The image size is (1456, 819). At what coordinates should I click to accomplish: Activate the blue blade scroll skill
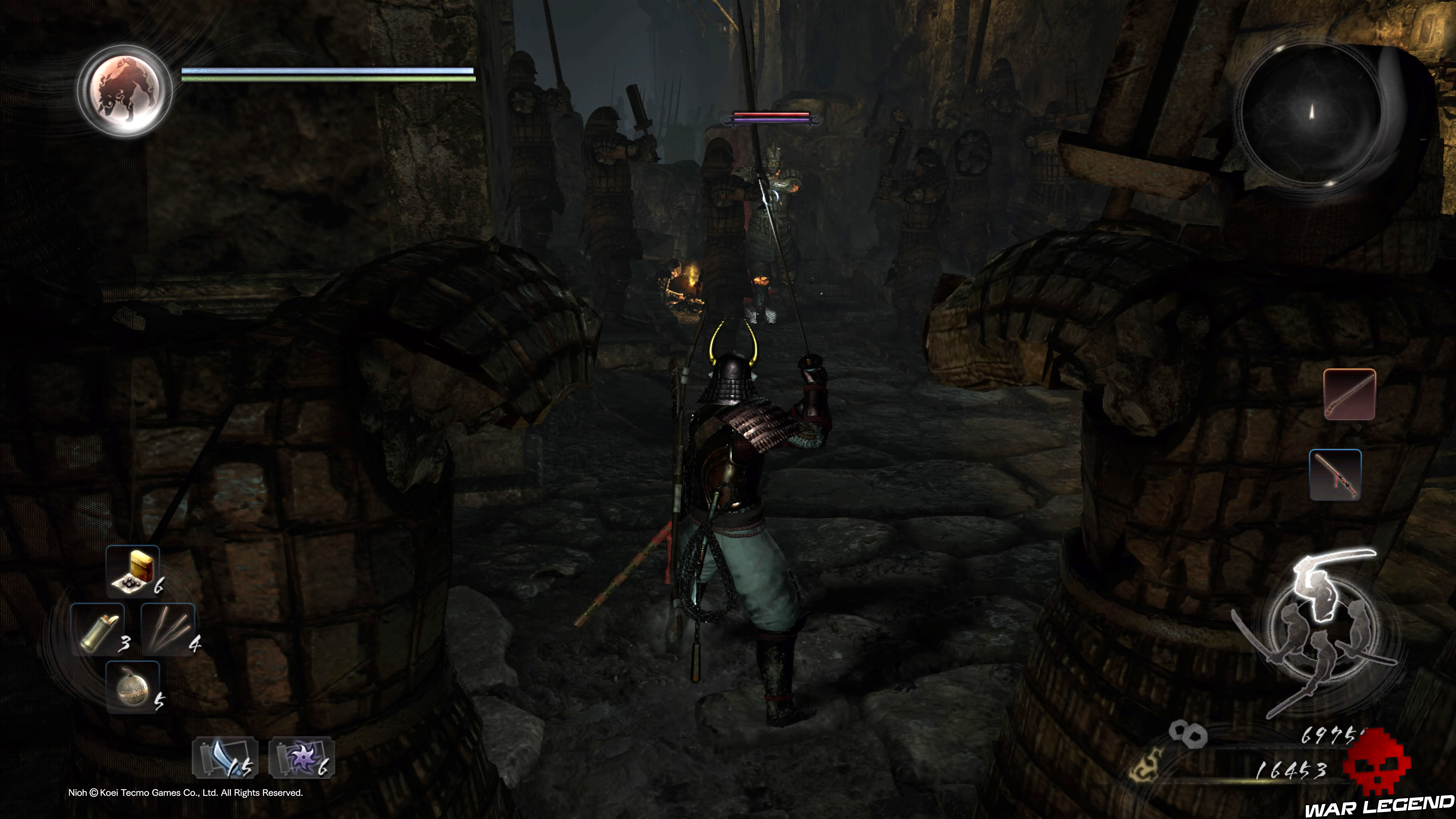coord(225,758)
